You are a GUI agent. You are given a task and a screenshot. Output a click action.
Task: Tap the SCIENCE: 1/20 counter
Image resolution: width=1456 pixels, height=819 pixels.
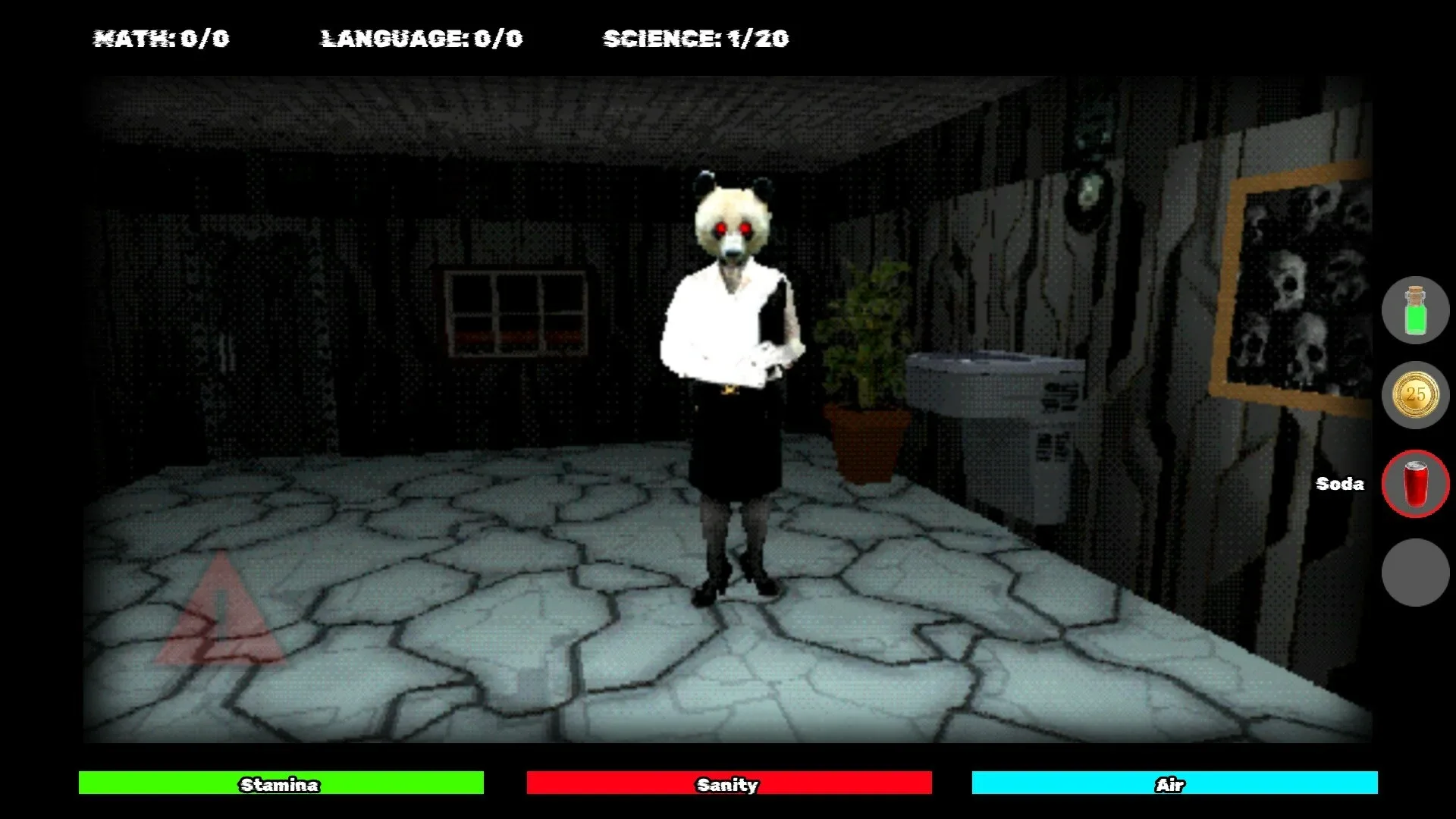(695, 38)
